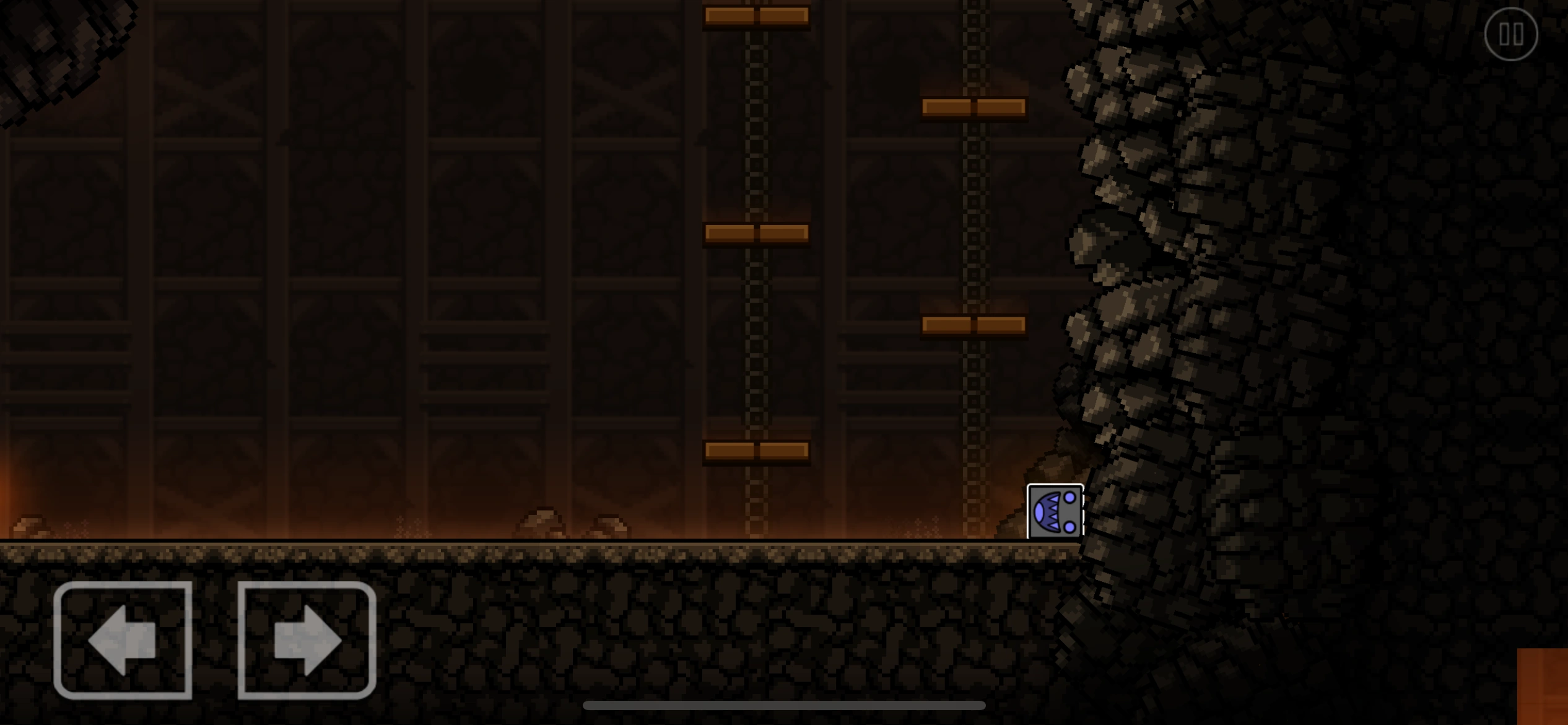Click the lowest wooden platform near the ground
Viewport: 1568px width, 725px height.
(756, 450)
